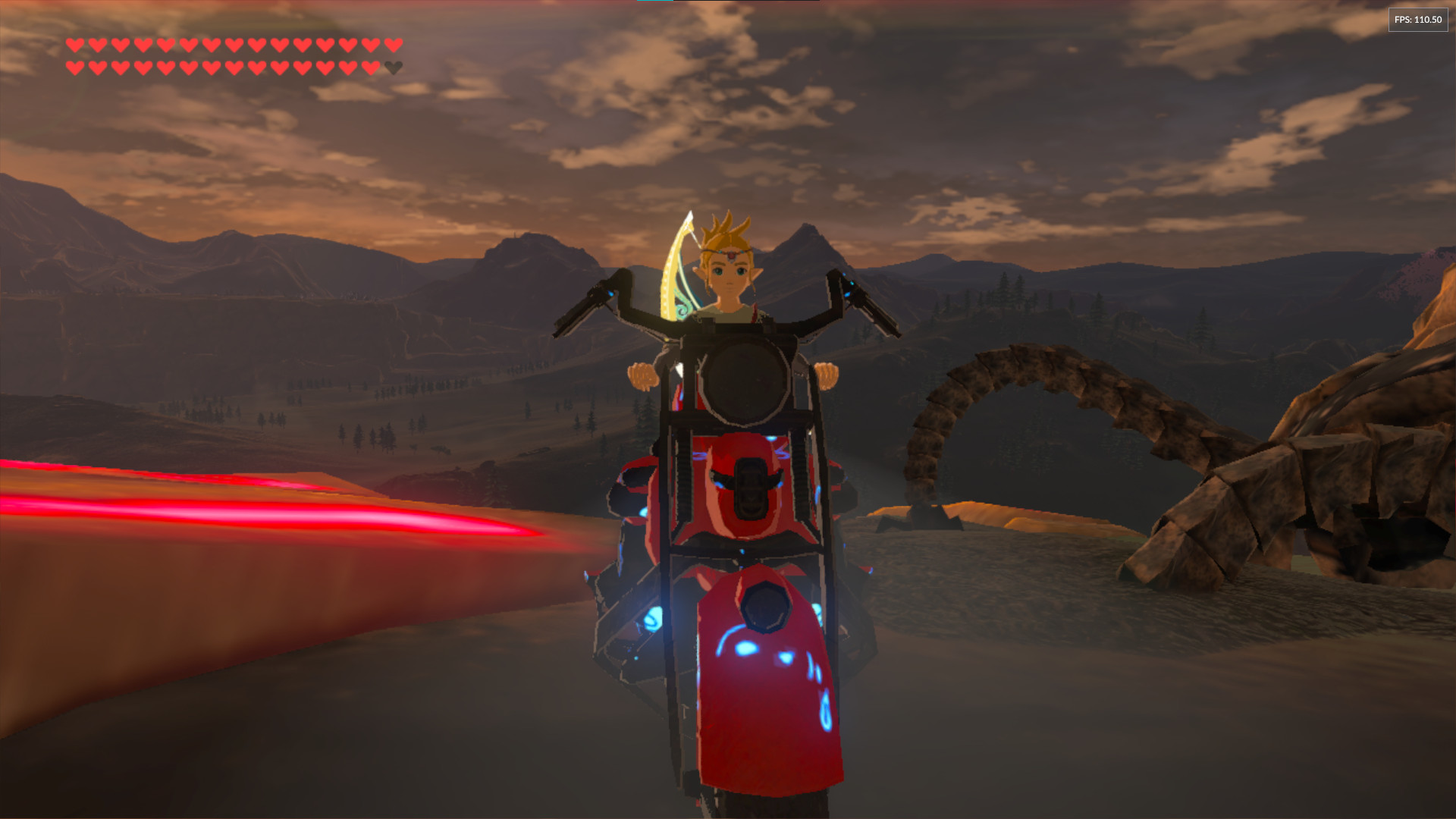Click the FPS counter overlay
The width and height of the screenshot is (1456, 819).
(1417, 20)
